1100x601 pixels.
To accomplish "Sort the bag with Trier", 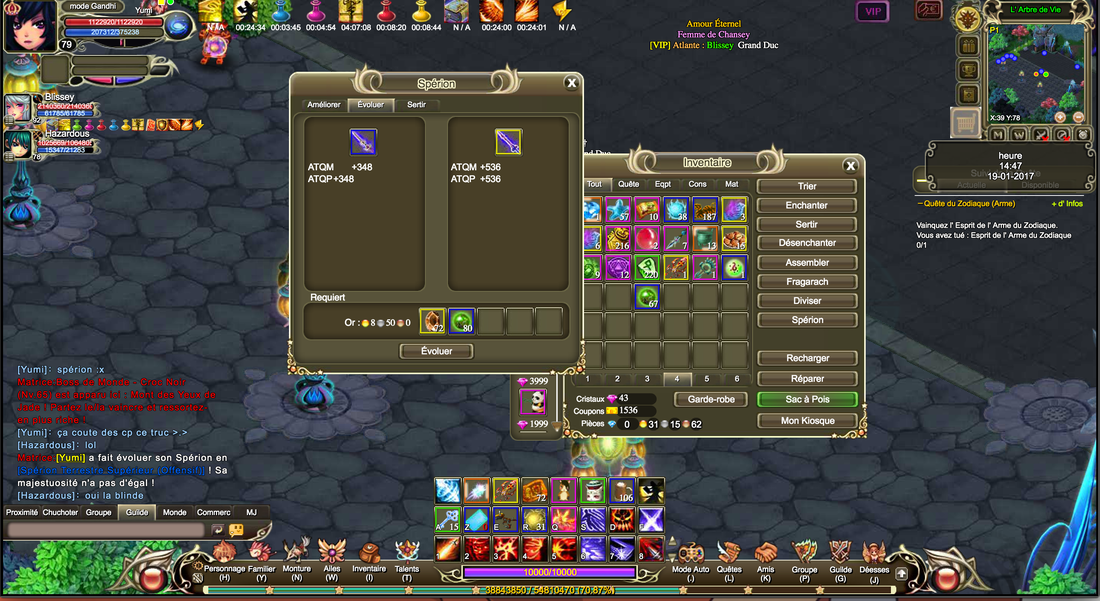I will (x=806, y=186).
